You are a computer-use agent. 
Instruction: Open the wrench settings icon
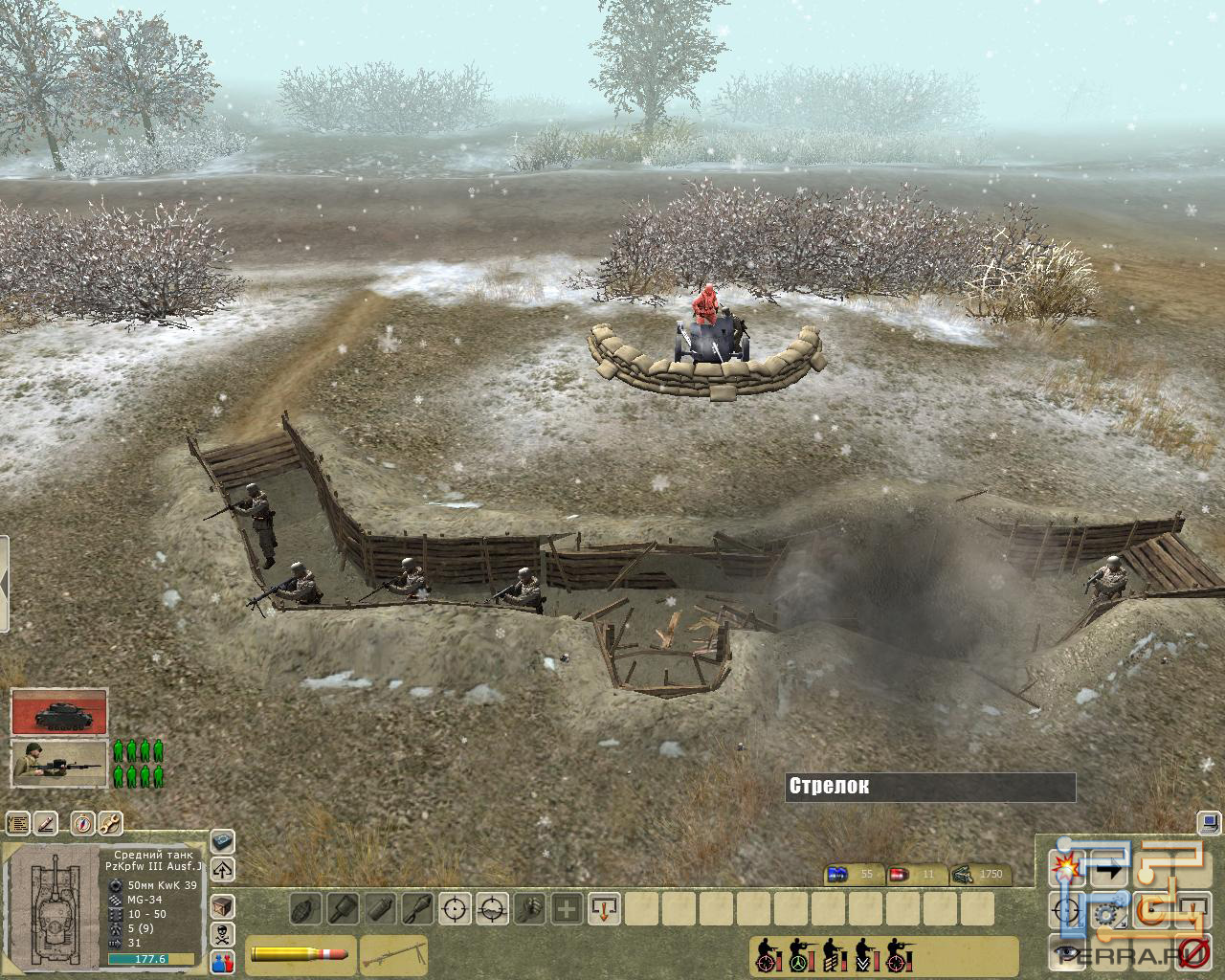pyautogui.click(x=110, y=823)
